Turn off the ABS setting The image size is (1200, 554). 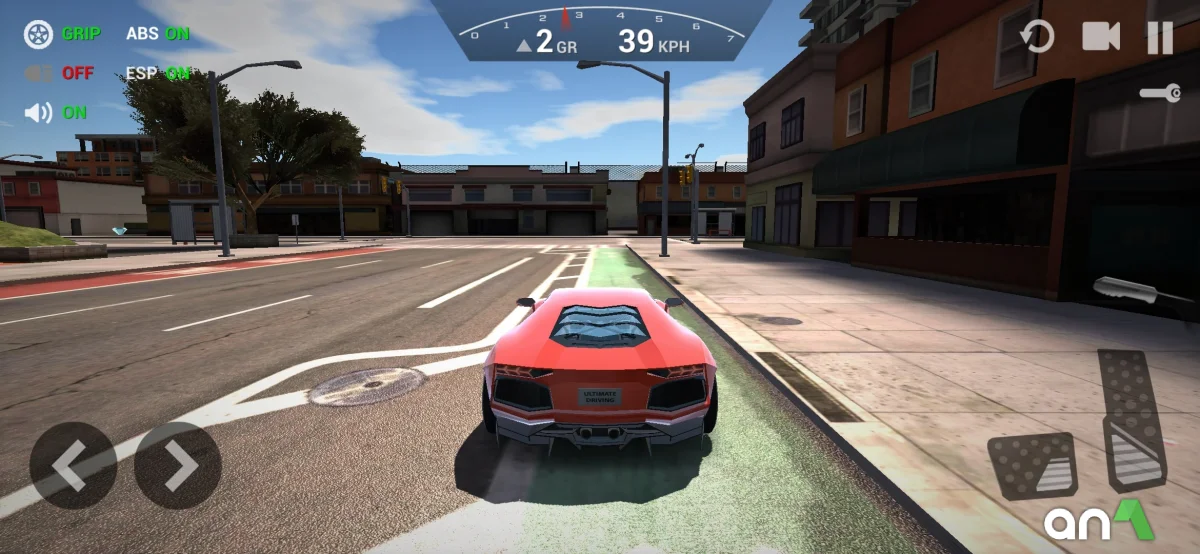(157, 33)
